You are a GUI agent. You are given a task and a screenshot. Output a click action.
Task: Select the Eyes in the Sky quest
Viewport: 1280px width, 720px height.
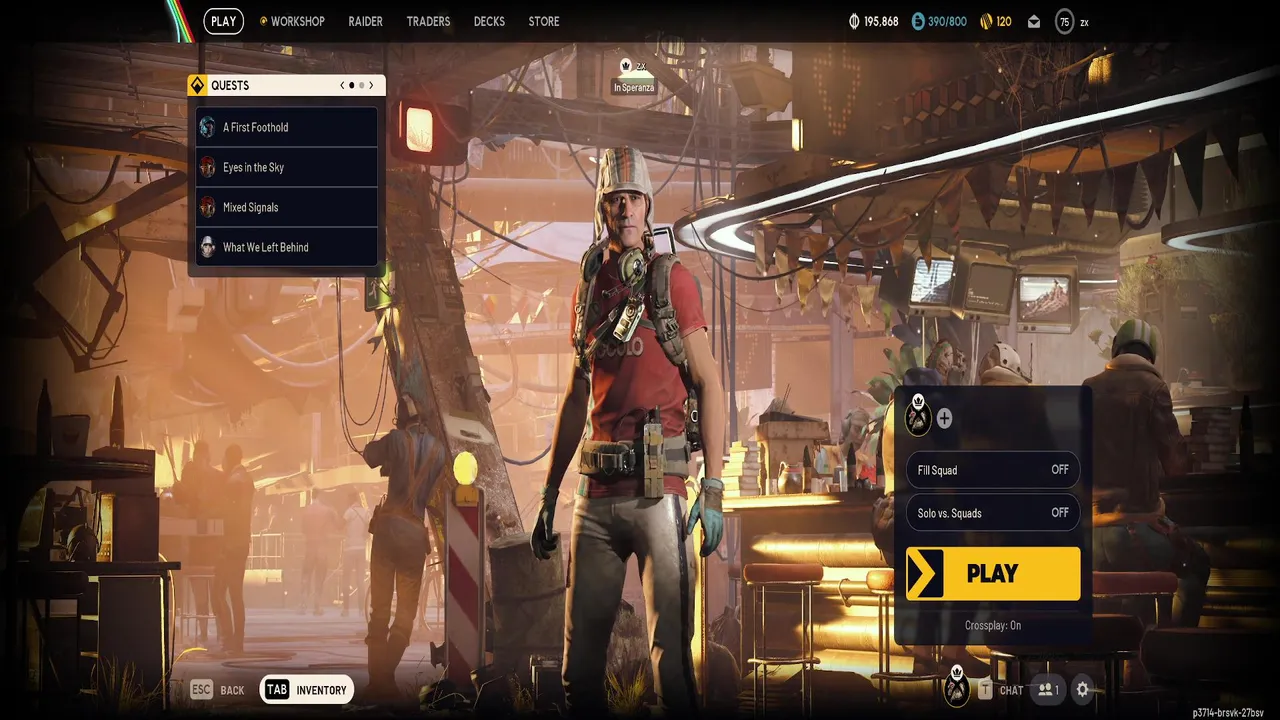[x=287, y=167]
